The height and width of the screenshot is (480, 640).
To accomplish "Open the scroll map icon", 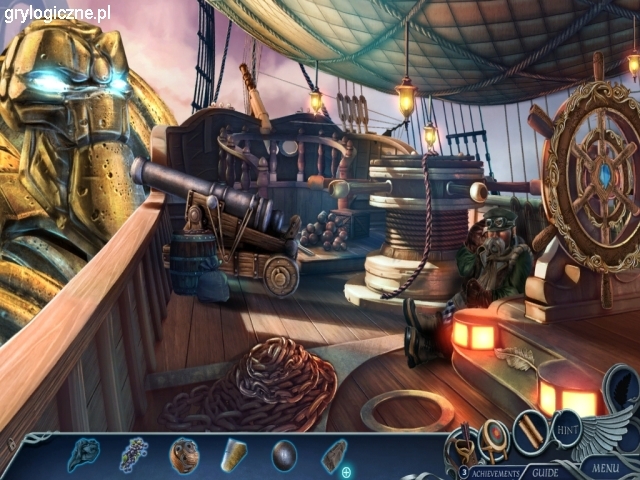I will click(x=530, y=432).
